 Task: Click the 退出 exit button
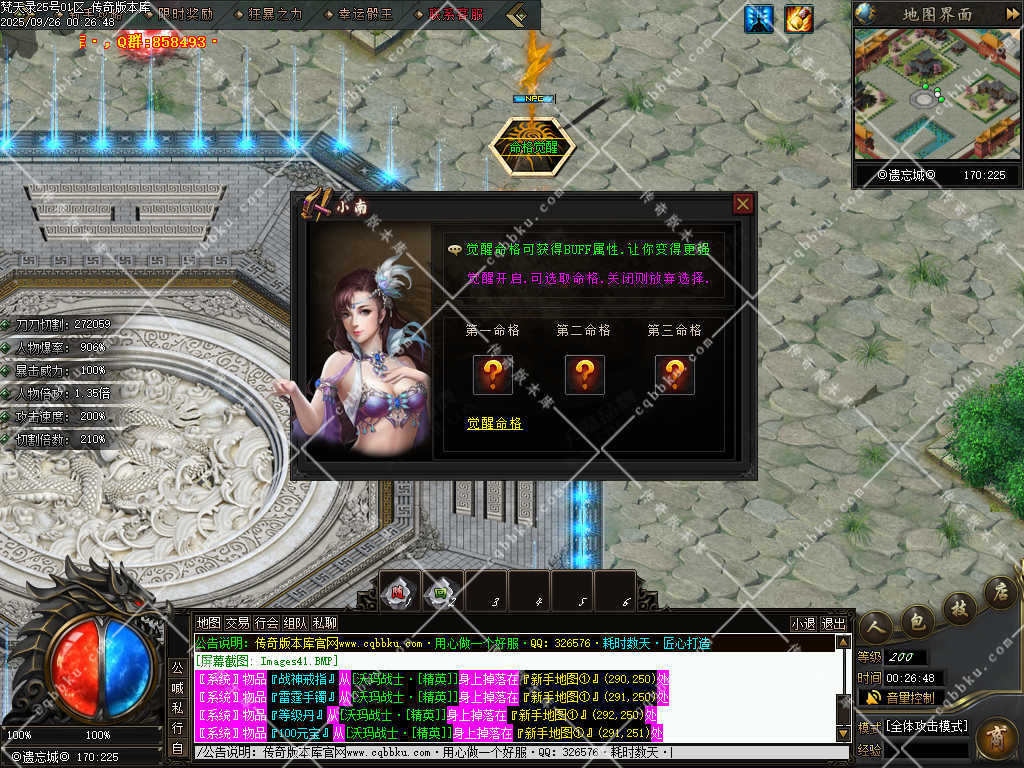tap(833, 623)
